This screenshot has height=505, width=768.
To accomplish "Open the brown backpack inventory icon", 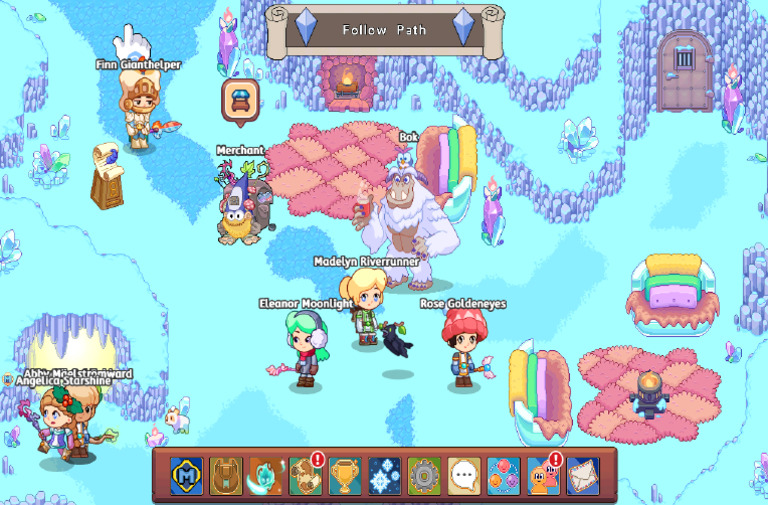I will 226,476.
